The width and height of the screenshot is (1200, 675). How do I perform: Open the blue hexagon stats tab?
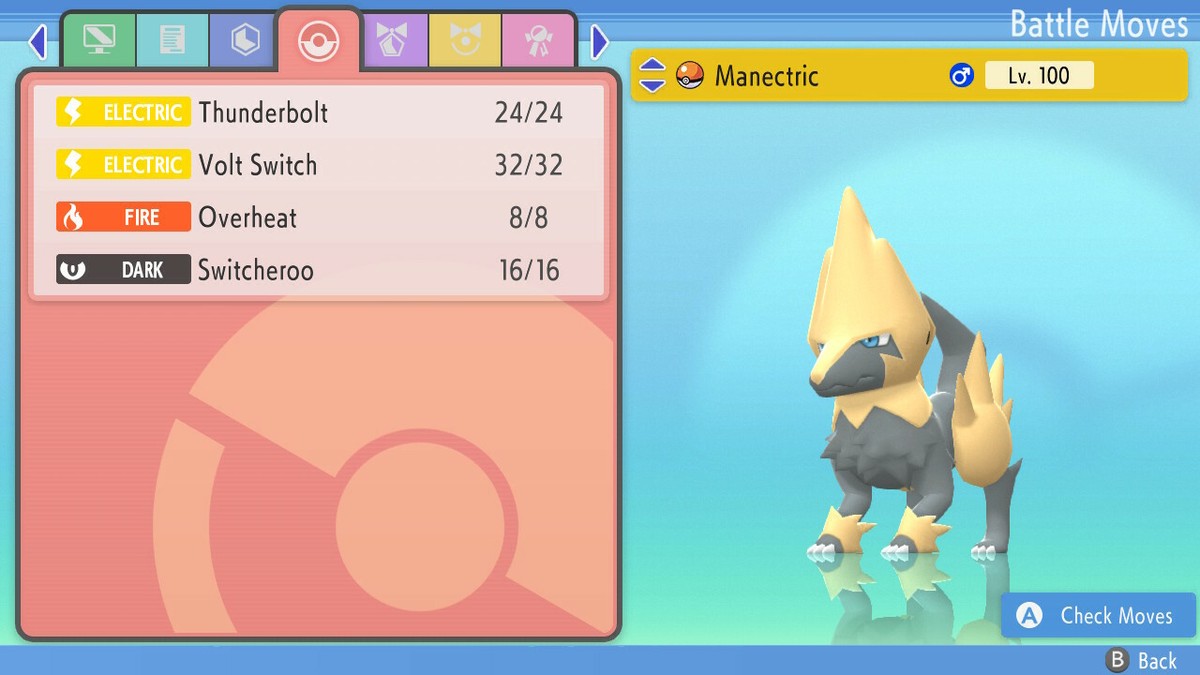click(245, 41)
